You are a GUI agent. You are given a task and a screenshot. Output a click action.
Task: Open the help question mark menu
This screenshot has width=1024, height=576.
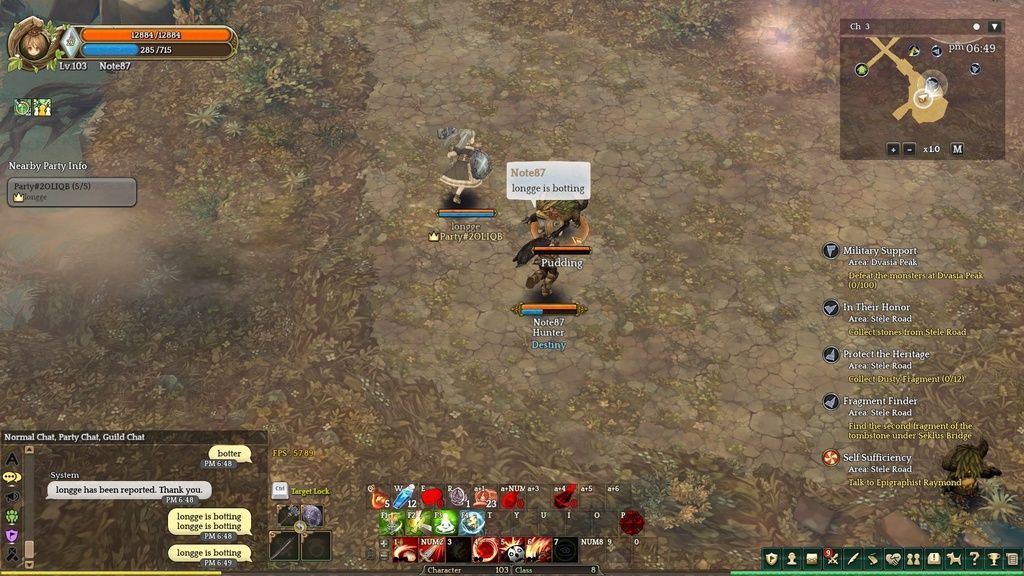tap(974, 559)
